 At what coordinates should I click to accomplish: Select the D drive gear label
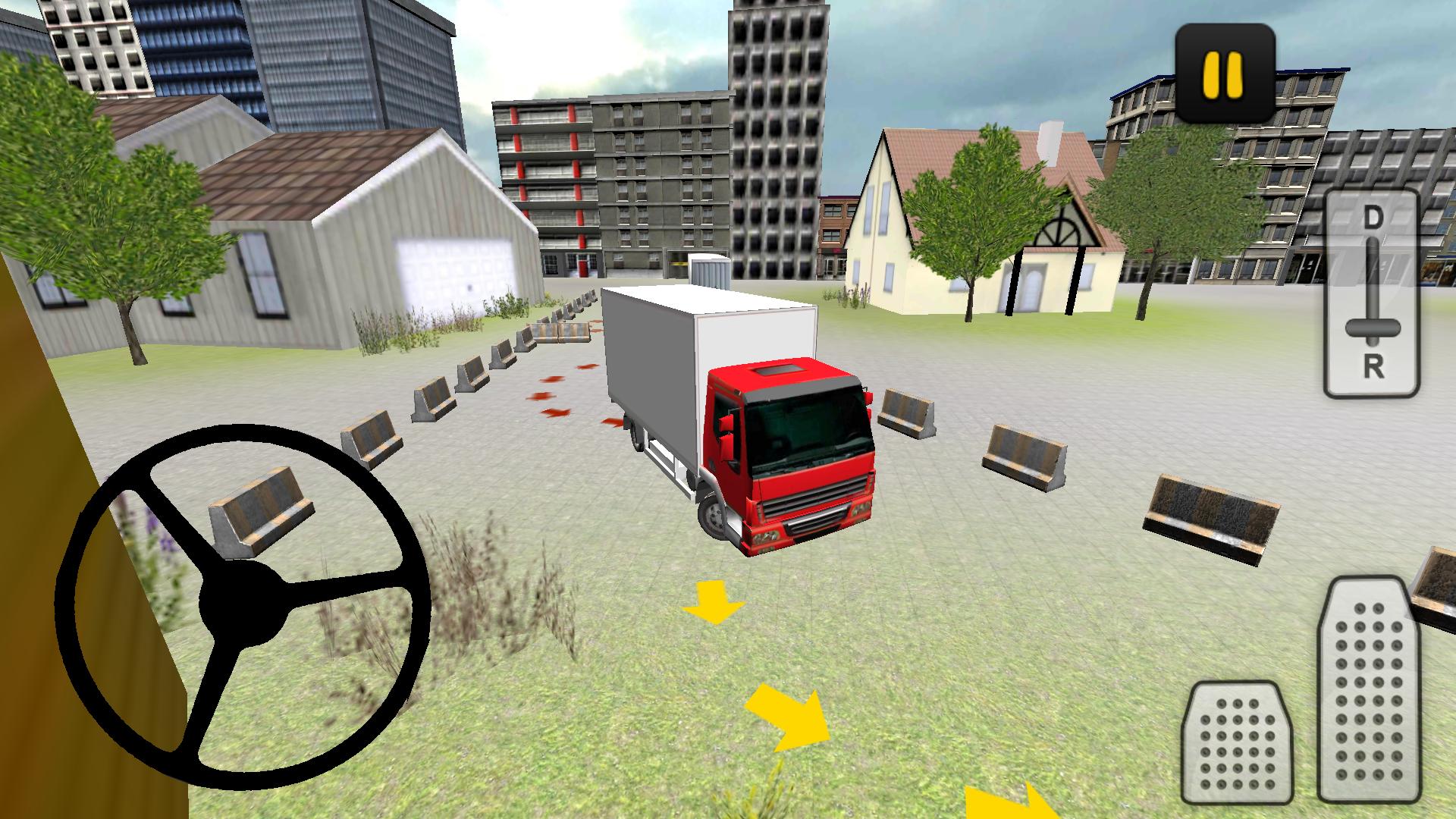(1374, 215)
